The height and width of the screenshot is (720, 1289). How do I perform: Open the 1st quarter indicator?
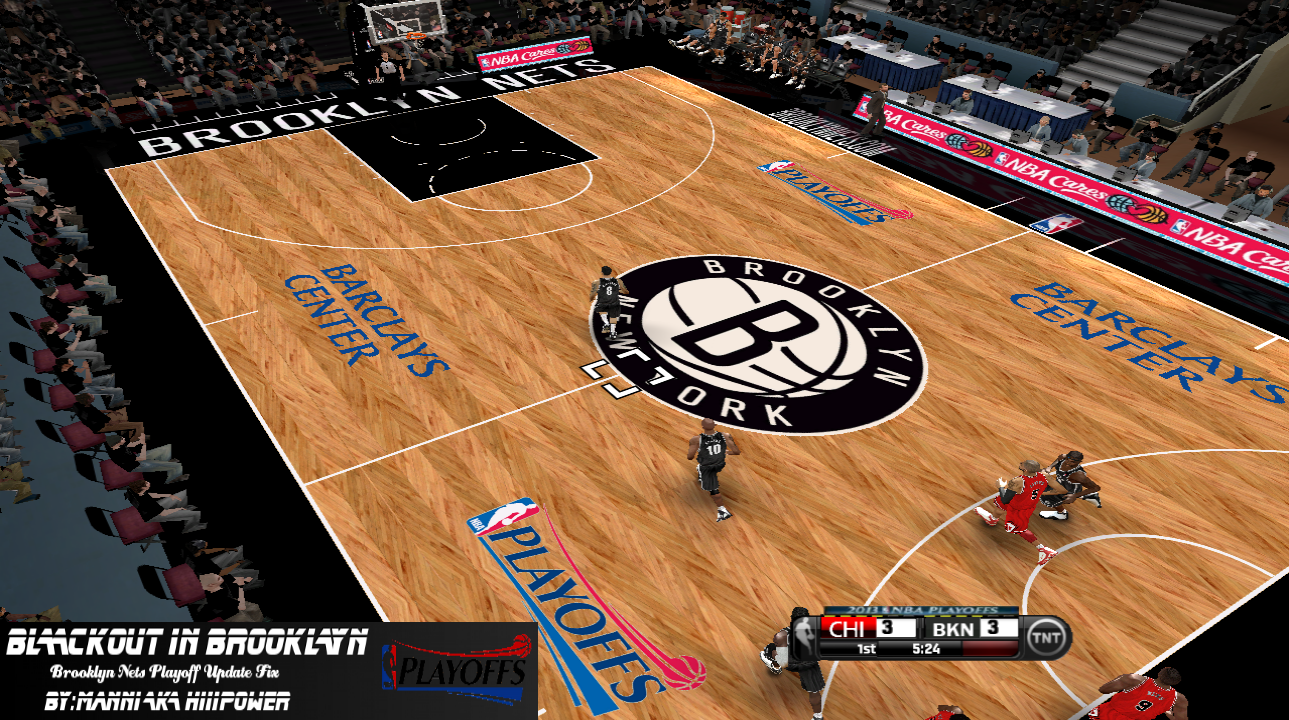pos(866,646)
